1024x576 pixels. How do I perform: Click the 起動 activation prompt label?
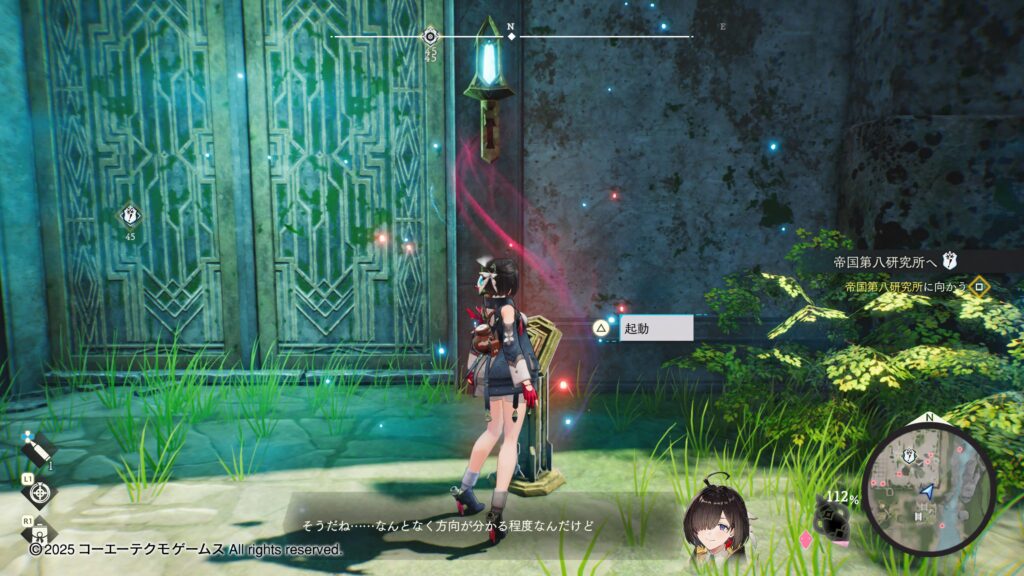pyautogui.click(x=656, y=328)
